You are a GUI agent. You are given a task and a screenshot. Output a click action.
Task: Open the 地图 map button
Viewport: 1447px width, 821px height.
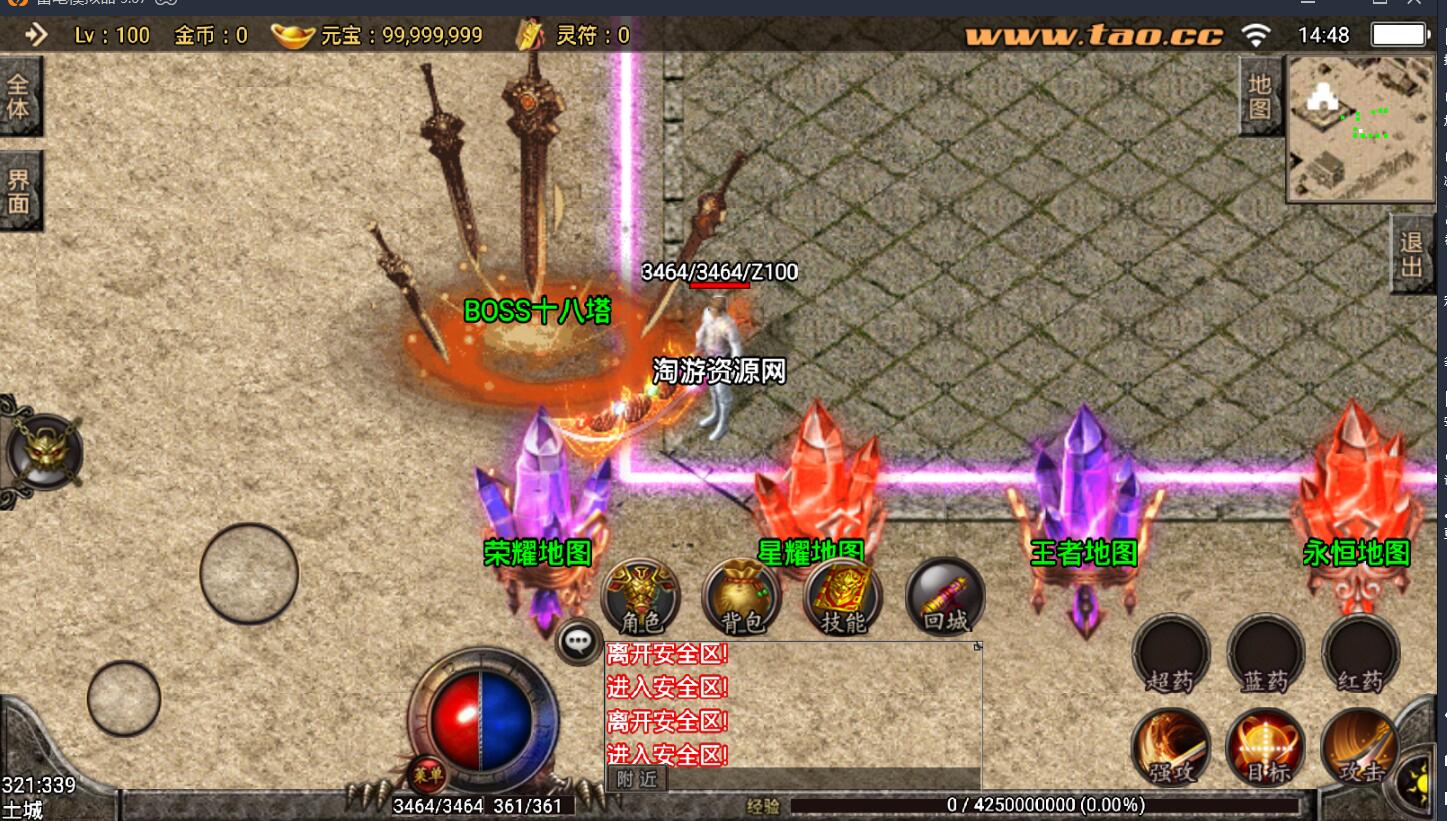[1259, 96]
